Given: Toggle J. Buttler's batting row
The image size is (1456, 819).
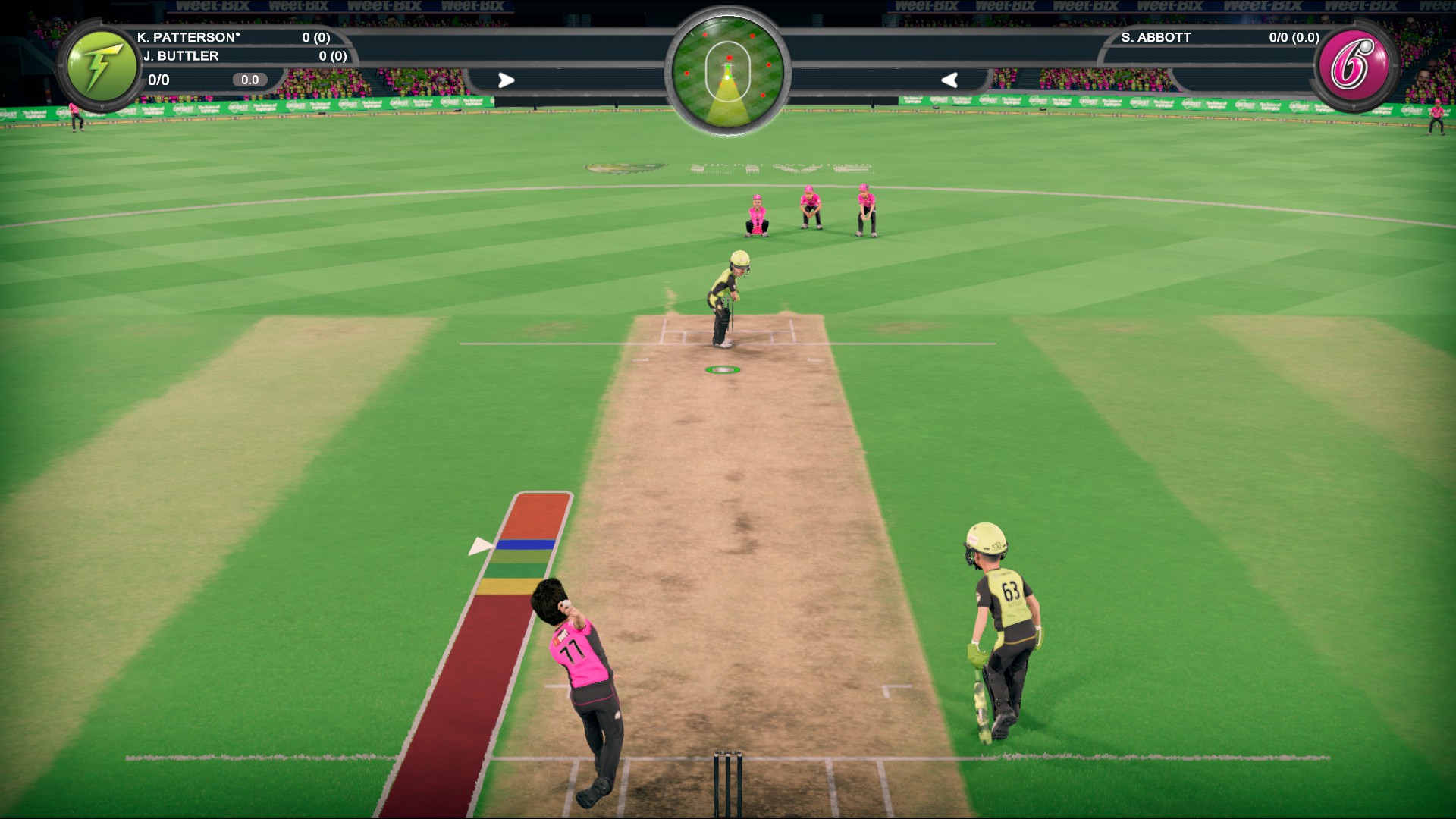Looking at the screenshot, I should [x=182, y=55].
